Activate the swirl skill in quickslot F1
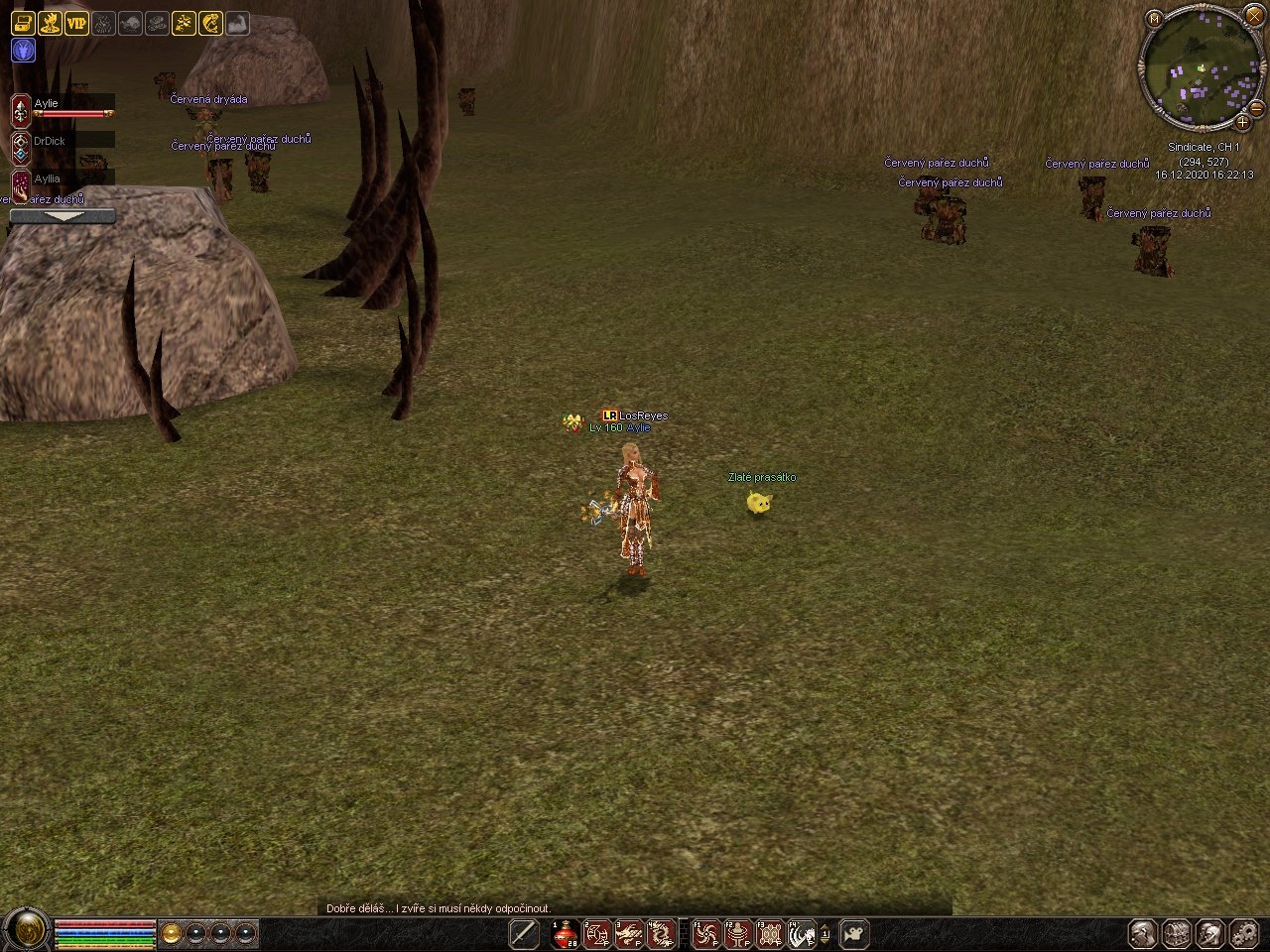1270x952 pixels. pyautogui.click(x=706, y=934)
